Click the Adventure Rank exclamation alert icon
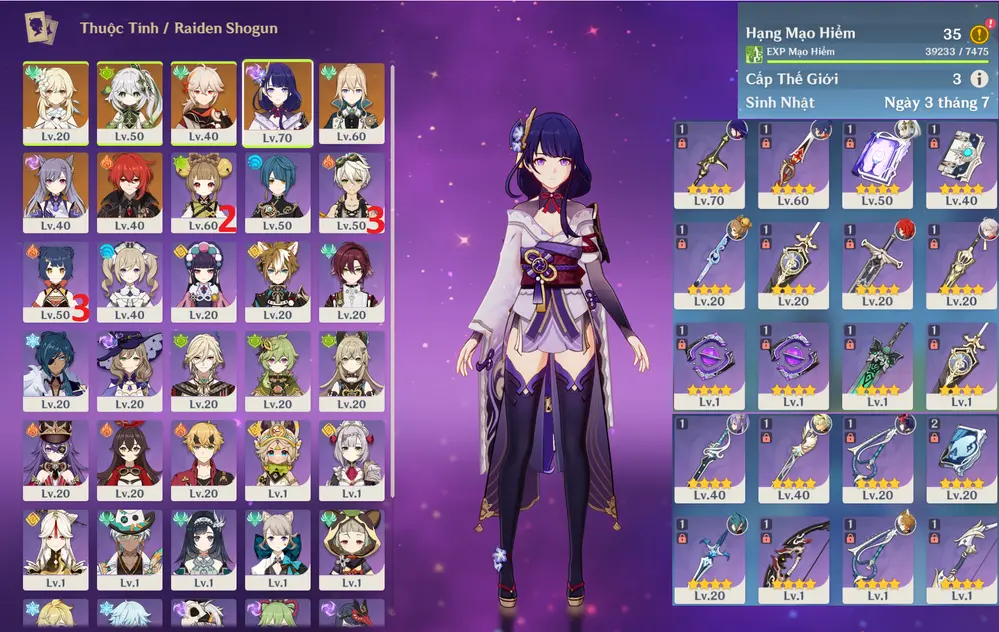The image size is (999, 632). click(x=979, y=33)
